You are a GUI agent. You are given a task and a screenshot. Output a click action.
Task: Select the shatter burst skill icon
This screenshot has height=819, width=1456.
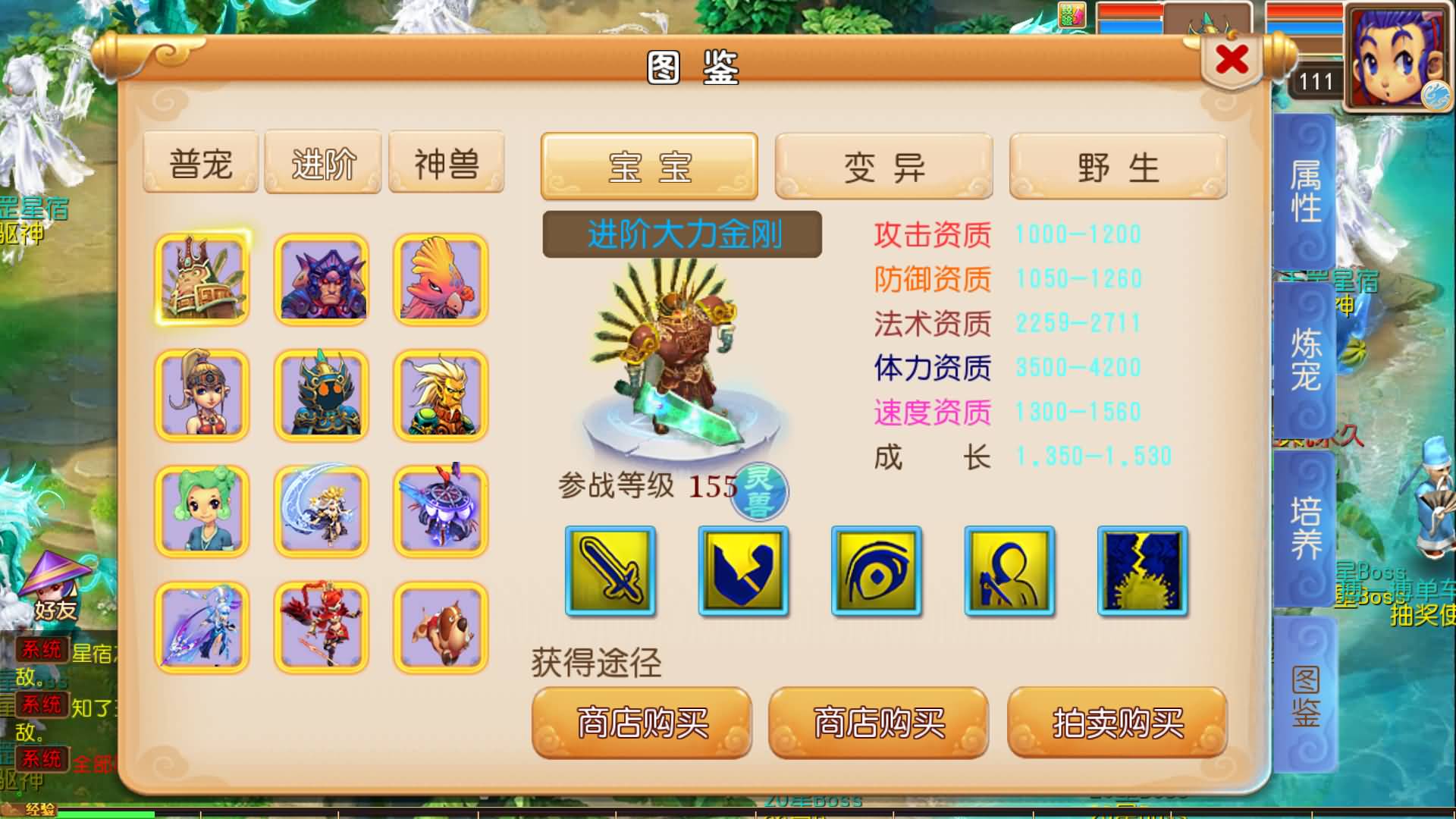1142,573
